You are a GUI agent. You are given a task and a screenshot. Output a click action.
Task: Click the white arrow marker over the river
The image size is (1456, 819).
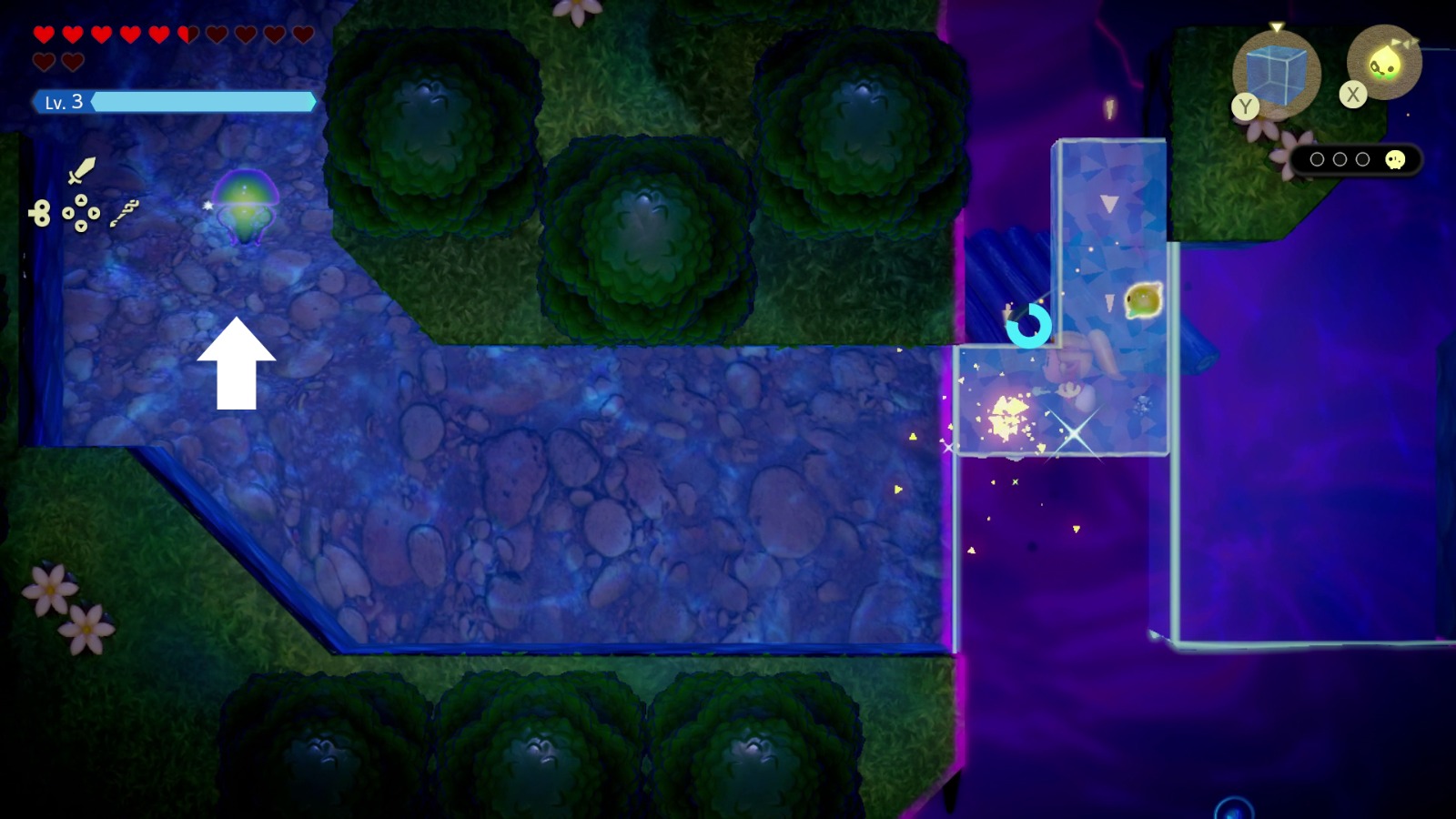point(238,364)
